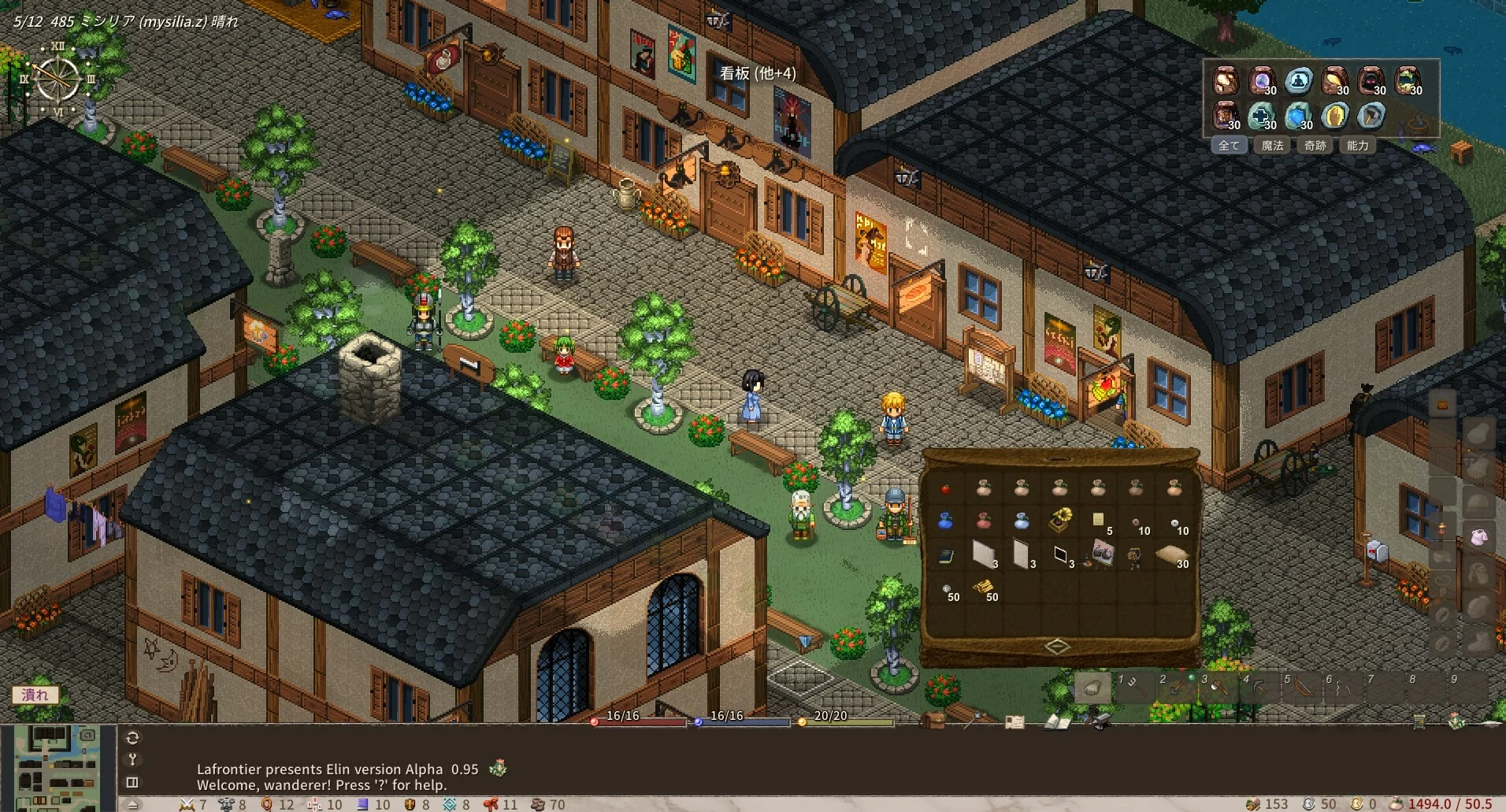The height and width of the screenshot is (812, 1506).
Task: Activate the blue cross healing spell
Action: pyautogui.click(x=1262, y=117)
